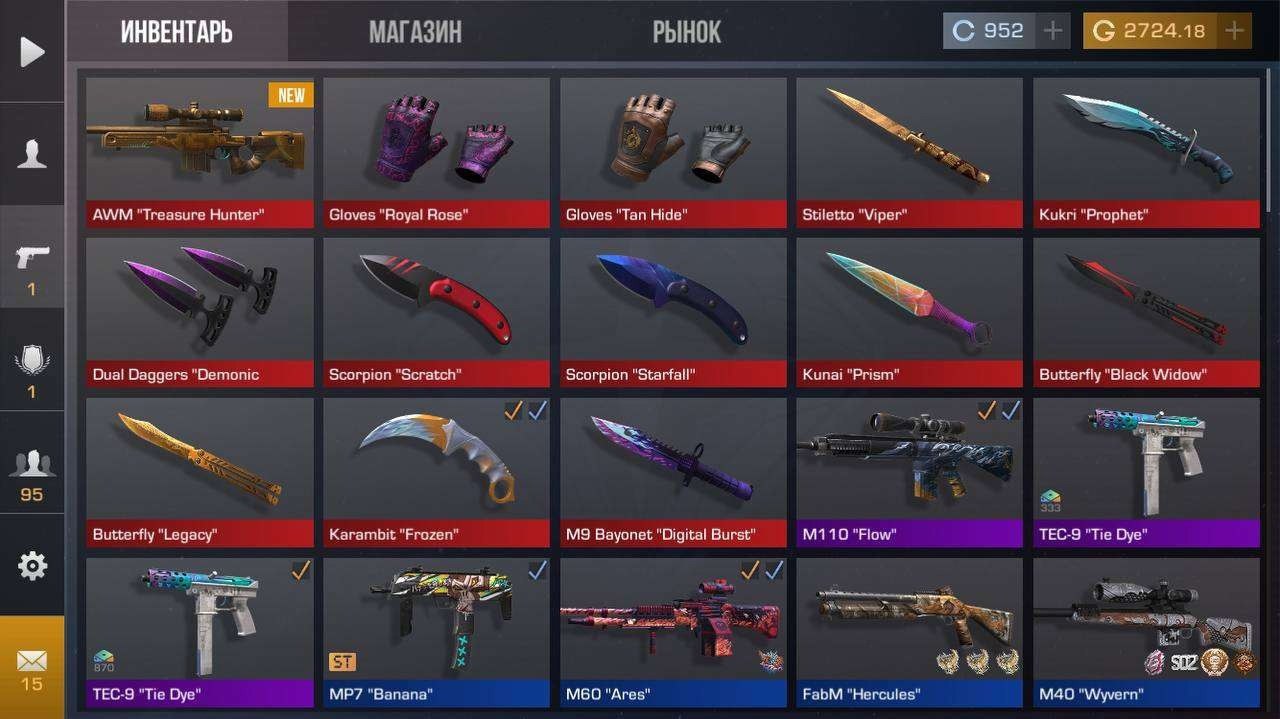Select the Kunai "Prism" knife

tap(909, 312)
